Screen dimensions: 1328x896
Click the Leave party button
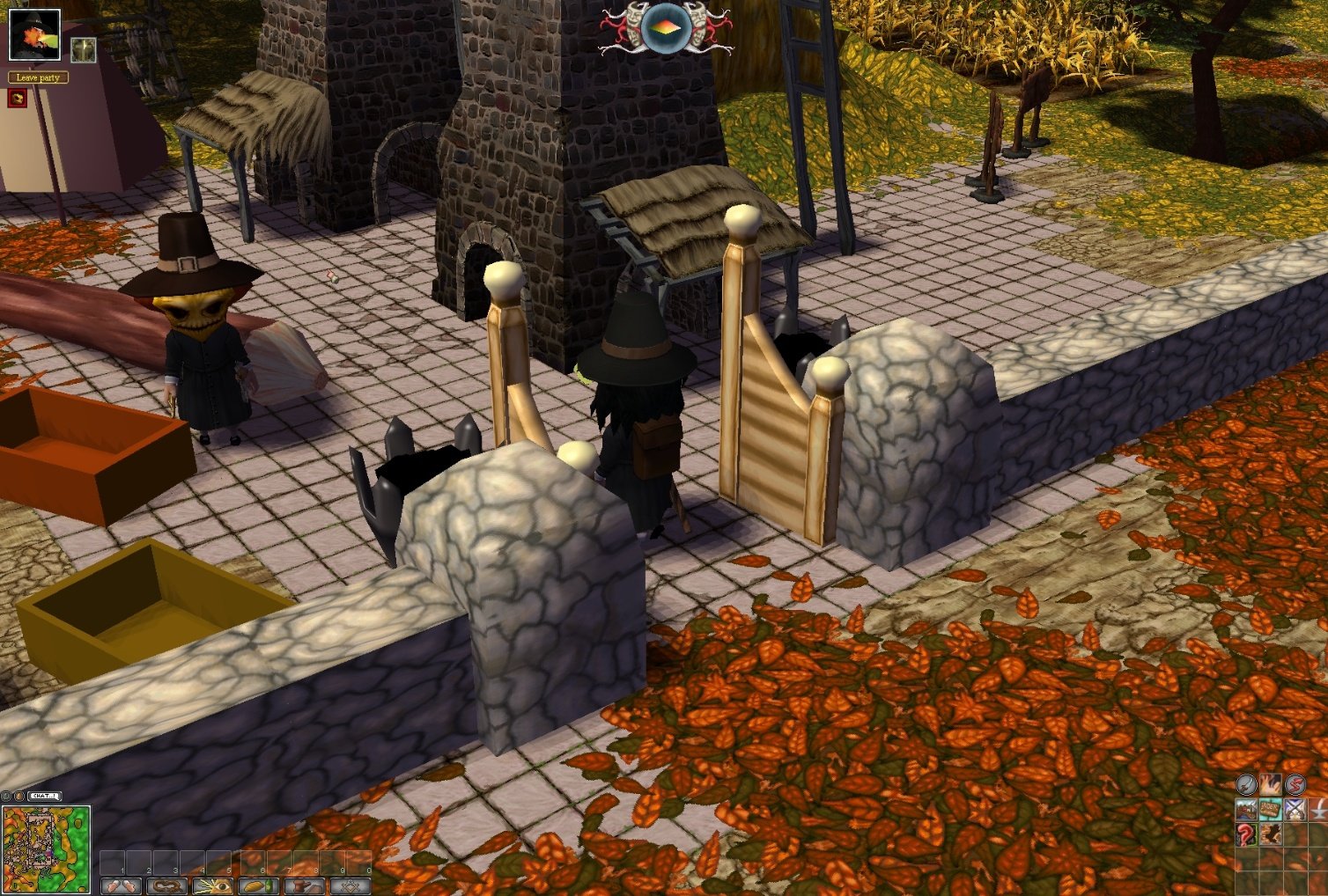(x=38, y=78)
